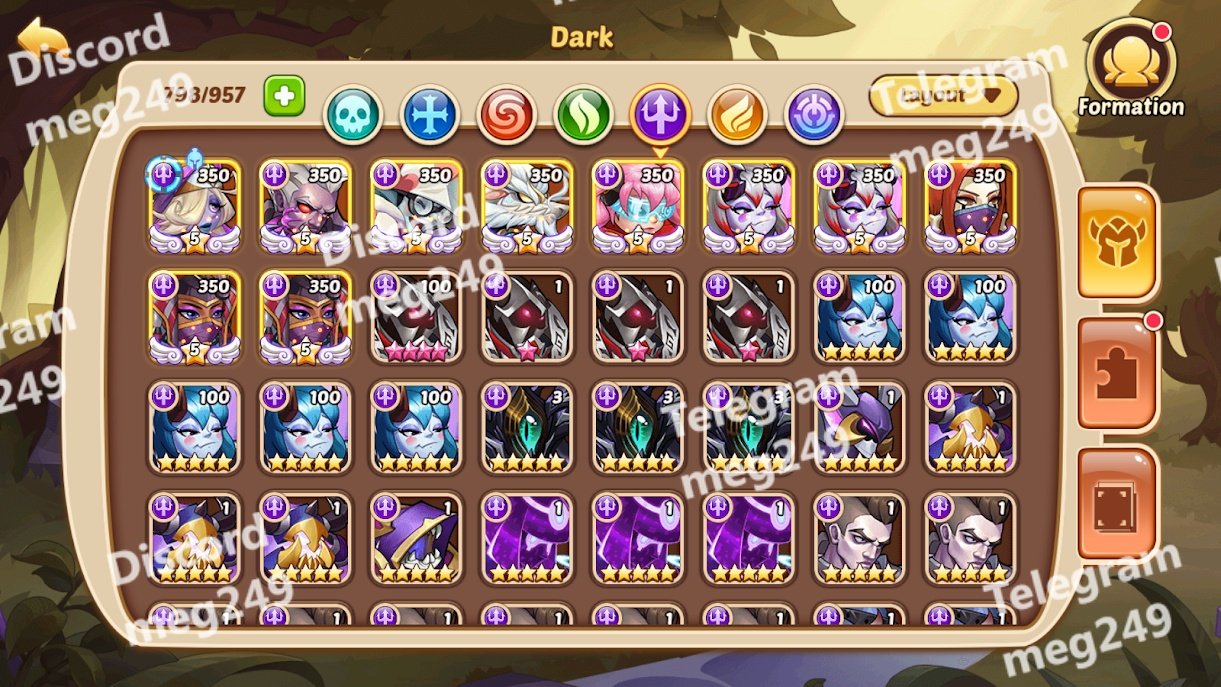Viewport: 1221px width, 687px height.
Task: Filter heroes by the skull faction
Action: click(353, 115)
